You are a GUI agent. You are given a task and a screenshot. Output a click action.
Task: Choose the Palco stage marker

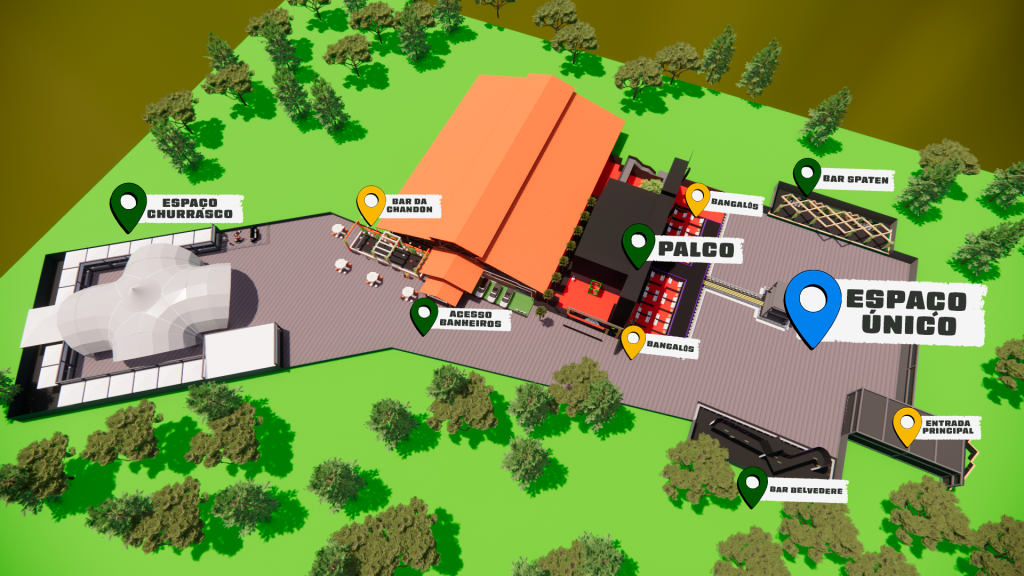pyautogui.click(x=638, y=243)
